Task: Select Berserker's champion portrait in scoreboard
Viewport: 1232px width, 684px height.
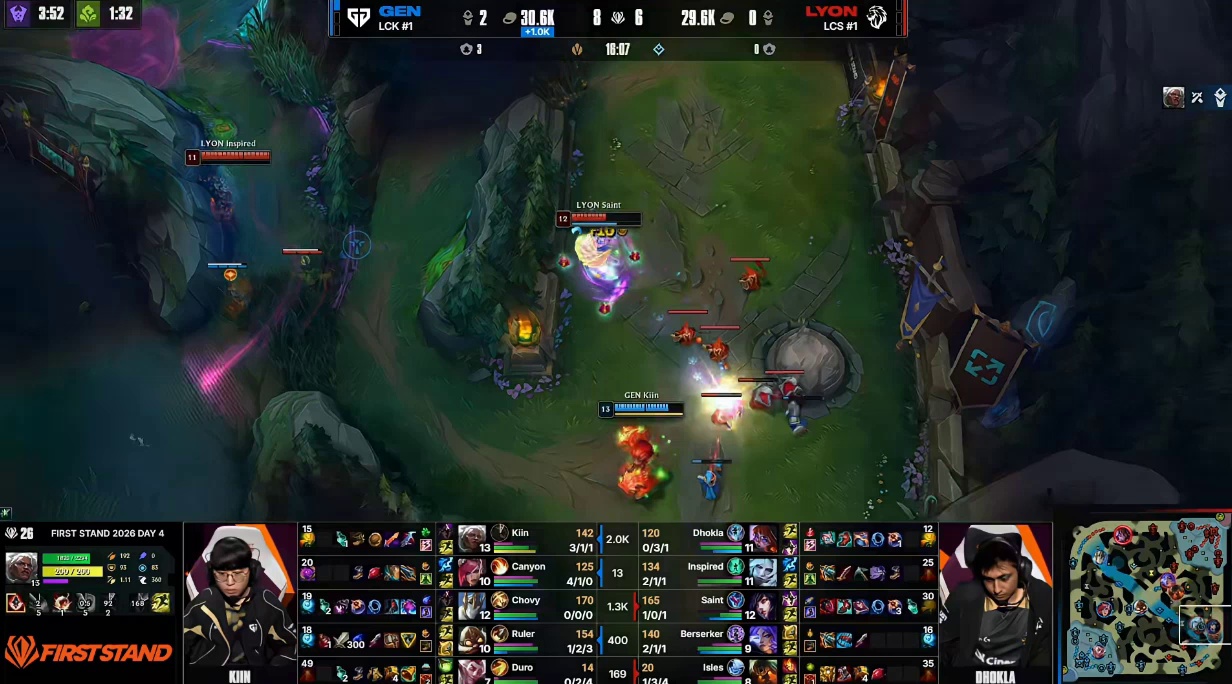Action: [764, 639]
